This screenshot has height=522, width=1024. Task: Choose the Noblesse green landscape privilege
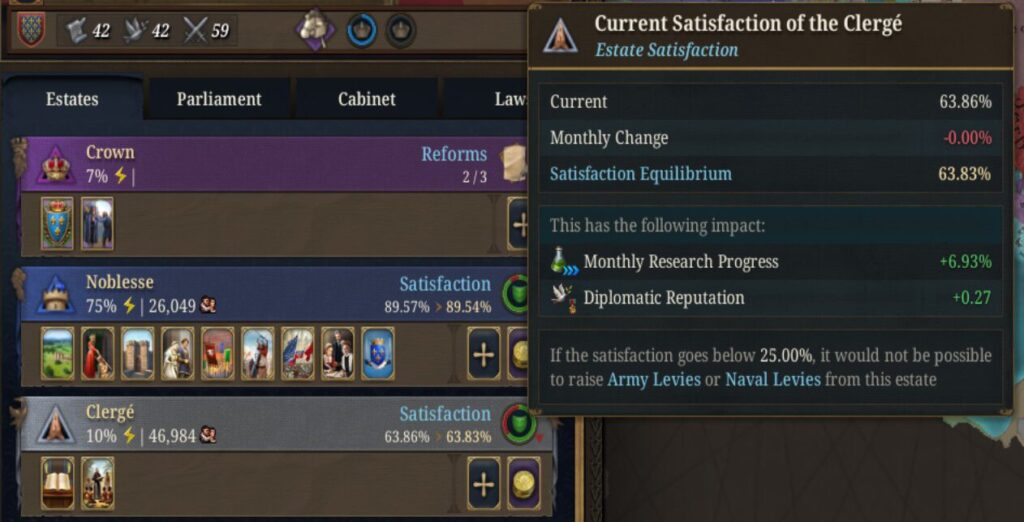[57, 353]
